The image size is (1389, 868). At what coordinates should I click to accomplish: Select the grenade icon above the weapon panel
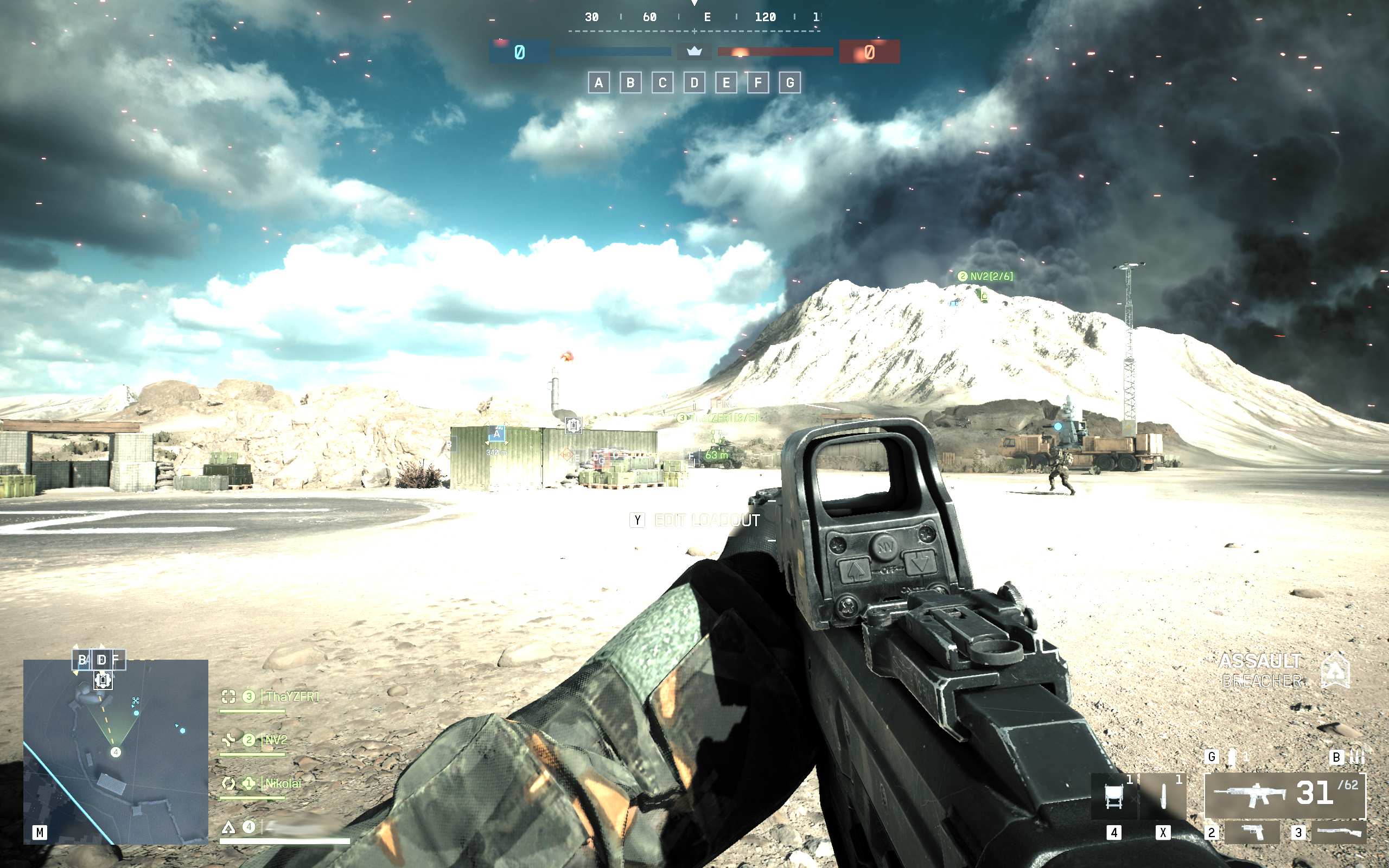tap(1231, 757)
